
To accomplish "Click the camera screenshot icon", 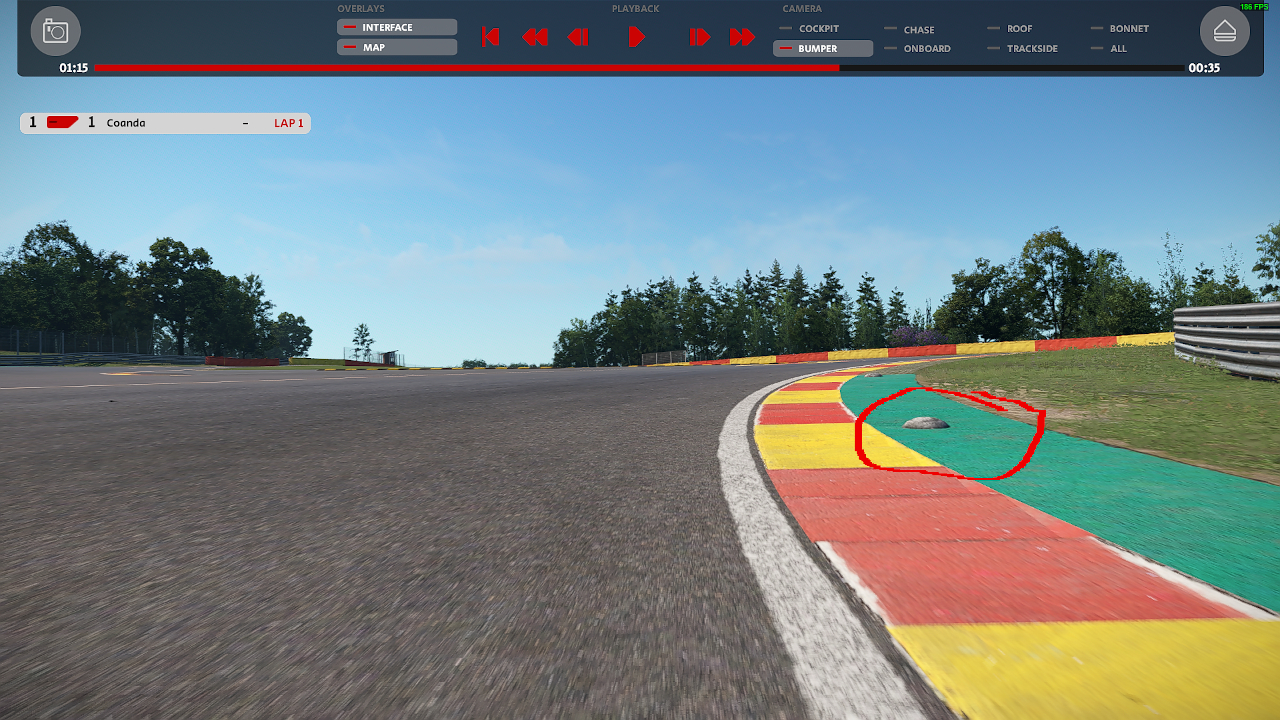I will [55, 32].
